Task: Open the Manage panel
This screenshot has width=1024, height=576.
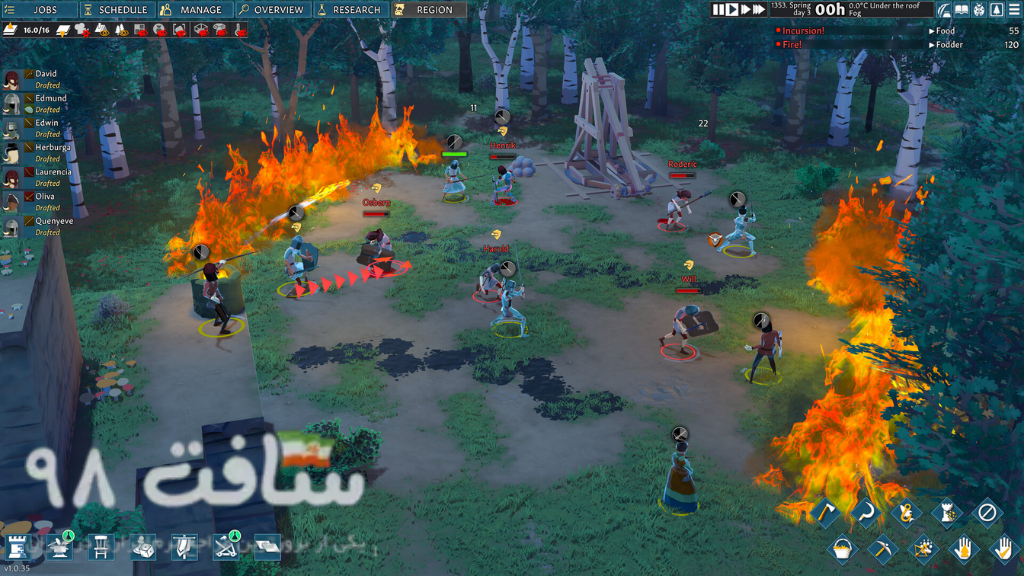Action: pos(193,10)
